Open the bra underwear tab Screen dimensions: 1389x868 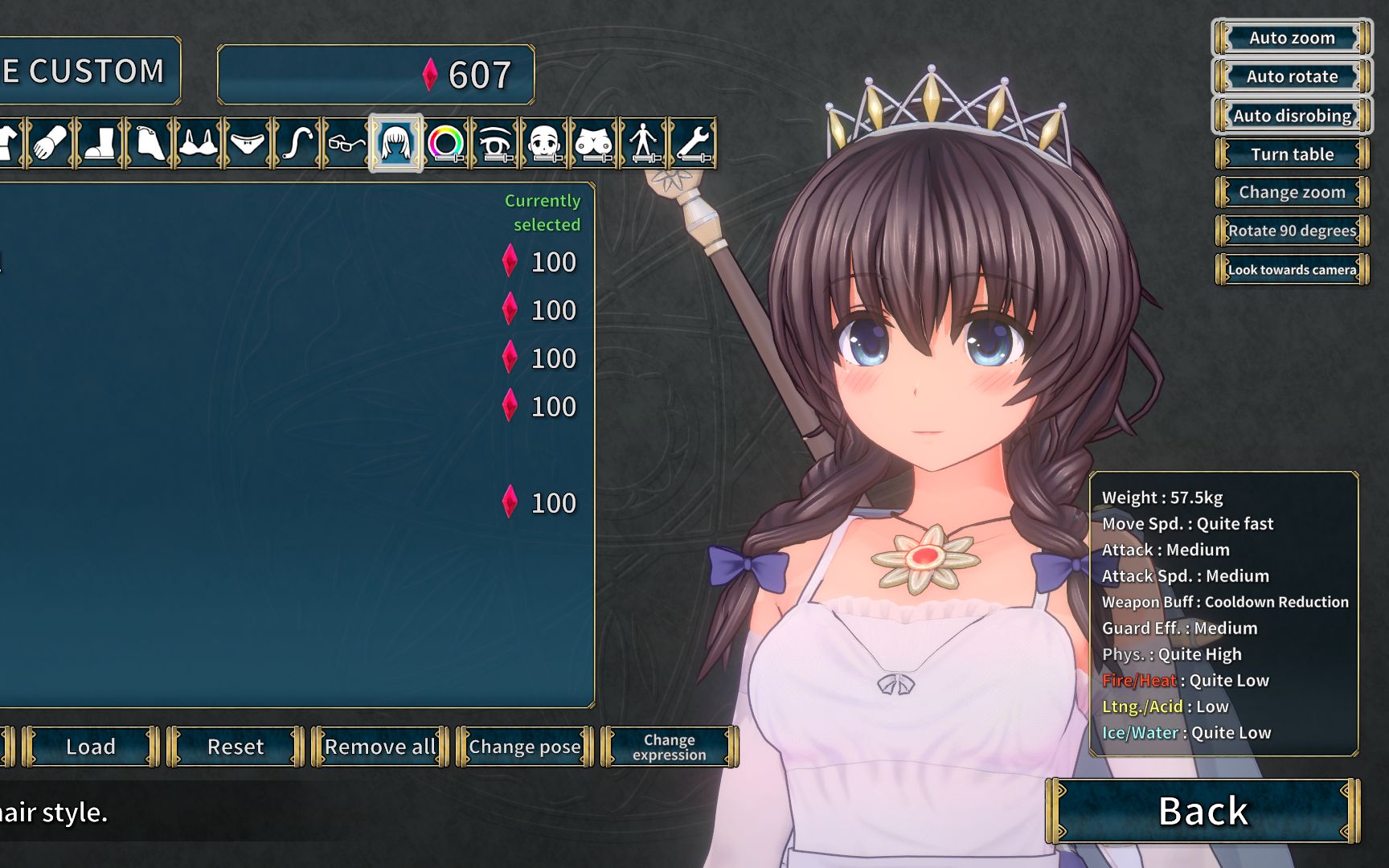click(x=199, y=143)
